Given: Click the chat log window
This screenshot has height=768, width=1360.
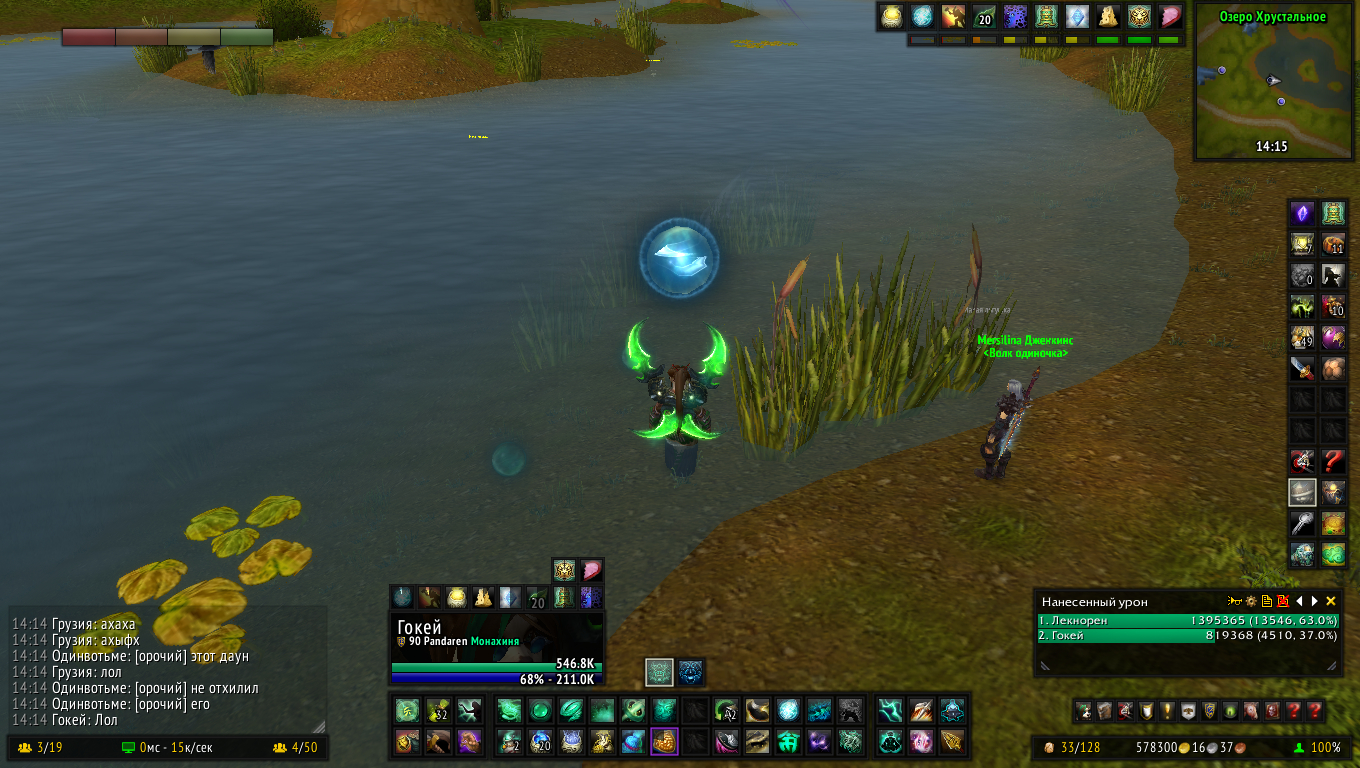Looking at the screenshot, I should tap(167, 670).
